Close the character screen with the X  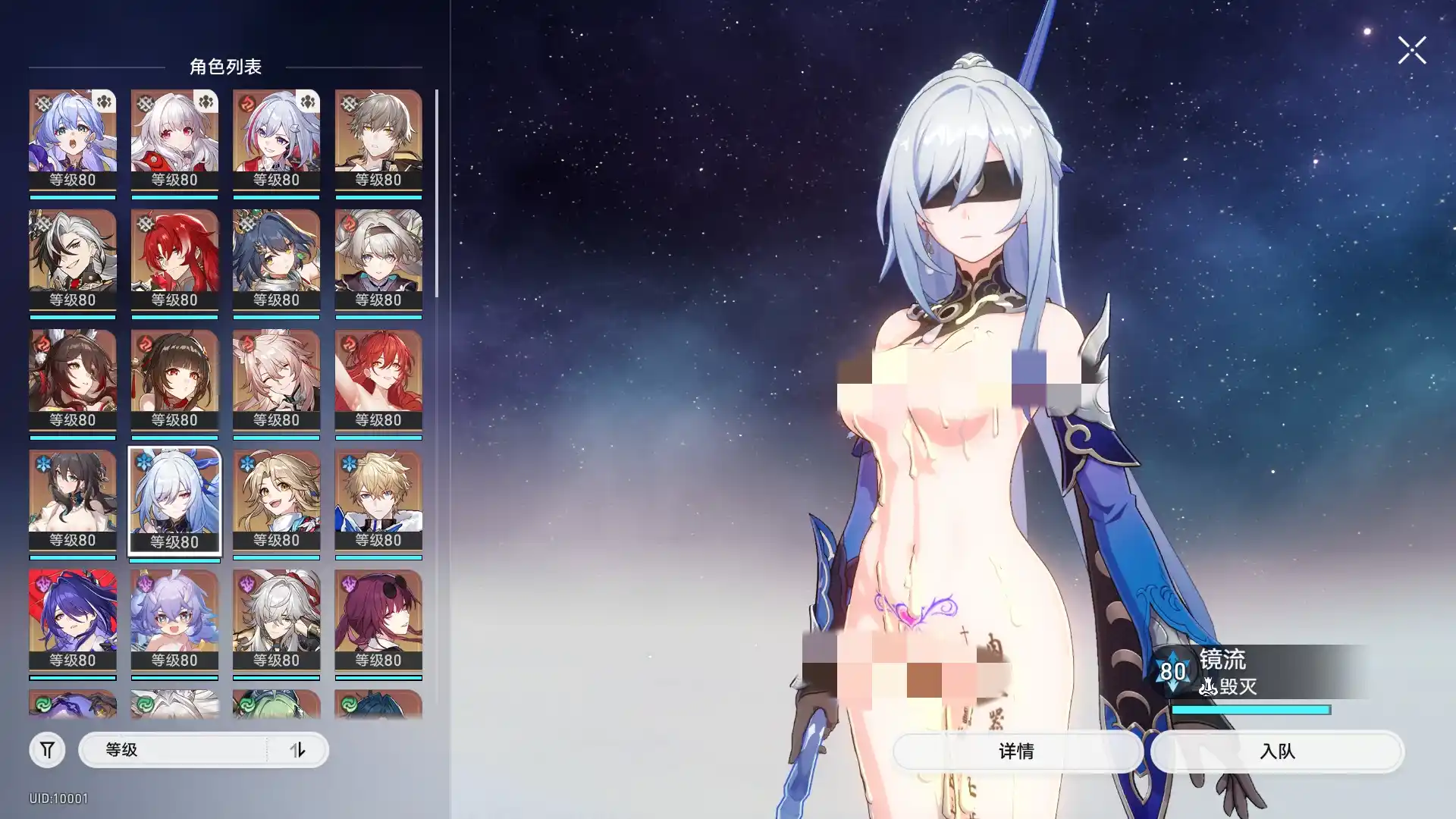coord(1411,50)
